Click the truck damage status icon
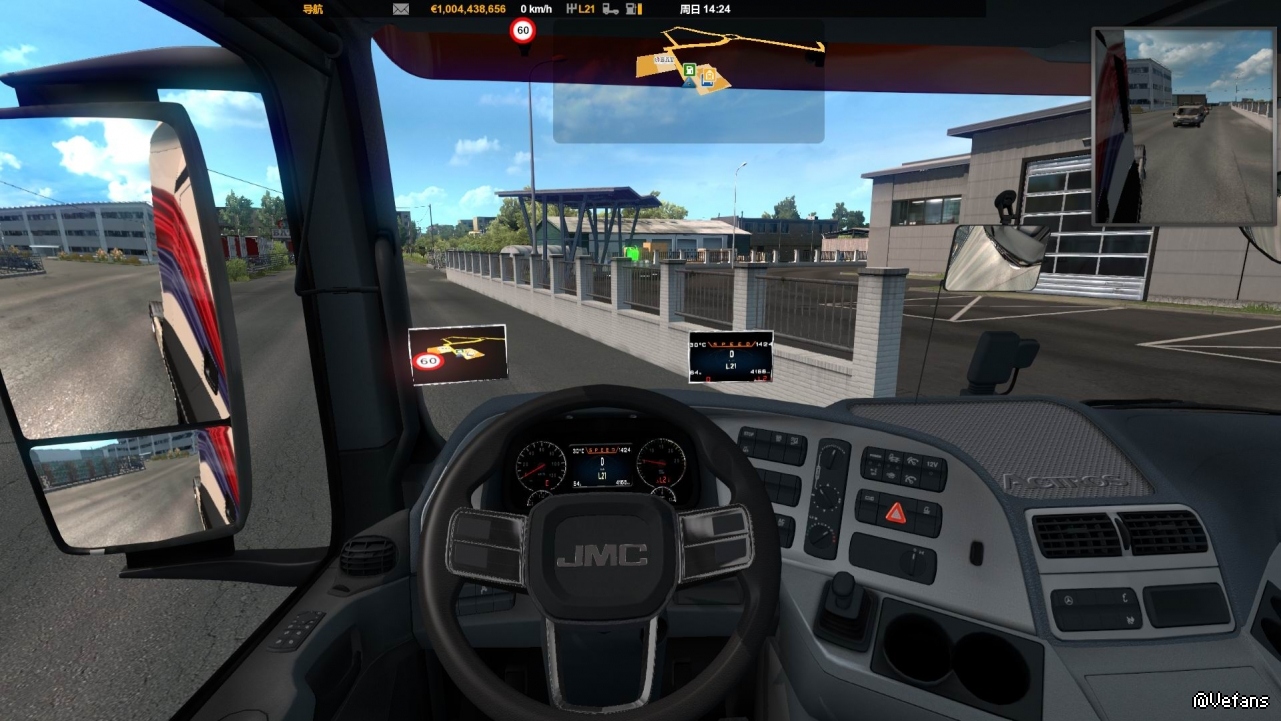Viewport: 1281px width, 721px height. (609, 9)
